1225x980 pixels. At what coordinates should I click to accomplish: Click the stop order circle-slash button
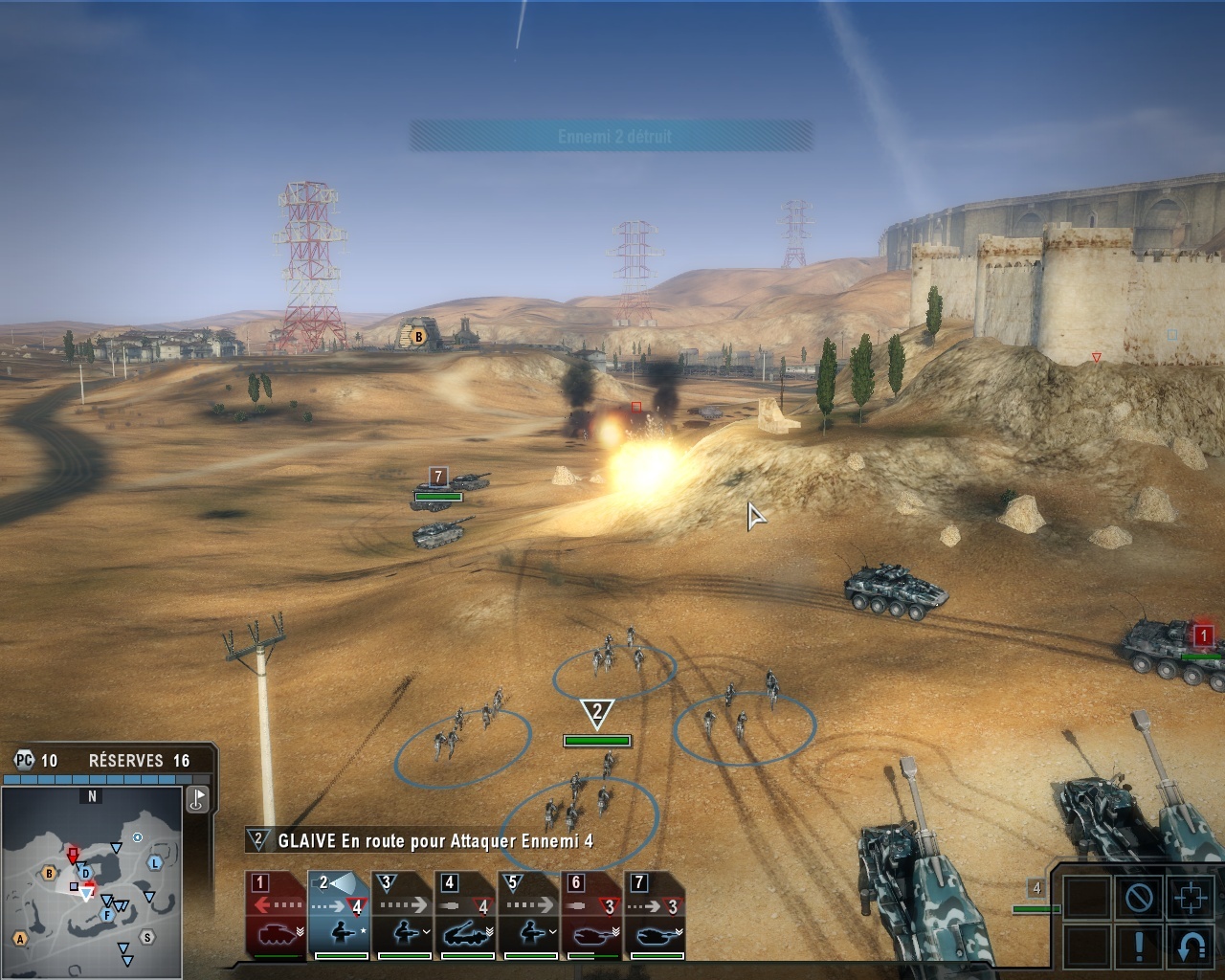(1139, 898)
